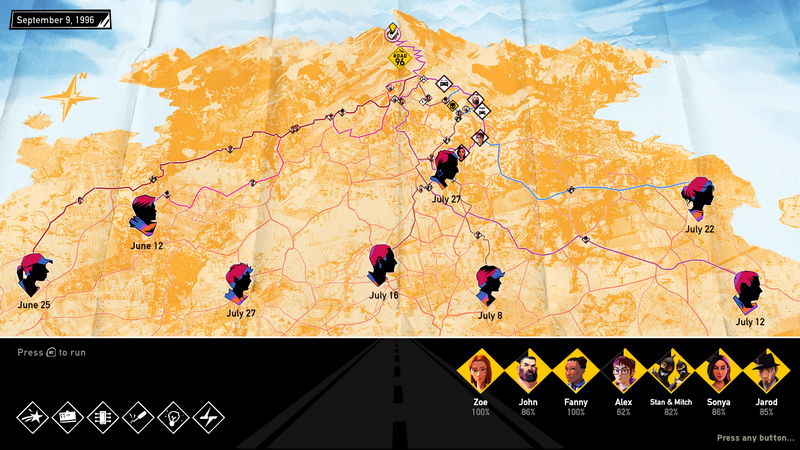Screen dimensions: 800x450
Task: Choose the microchip ability icon
Action: click(x=104, y=415)
